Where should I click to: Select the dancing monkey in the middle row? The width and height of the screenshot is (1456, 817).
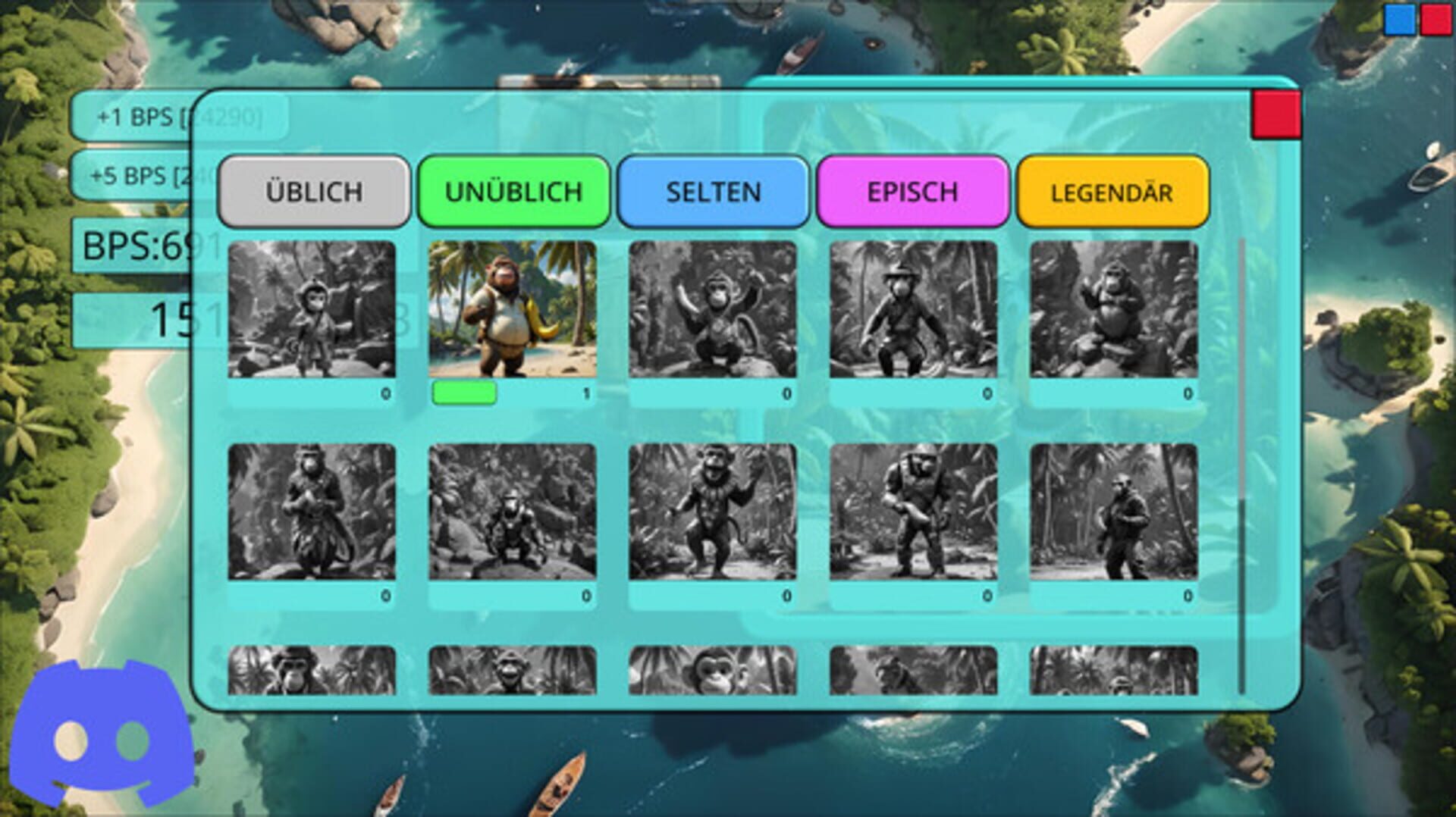[x=713, y=512]
